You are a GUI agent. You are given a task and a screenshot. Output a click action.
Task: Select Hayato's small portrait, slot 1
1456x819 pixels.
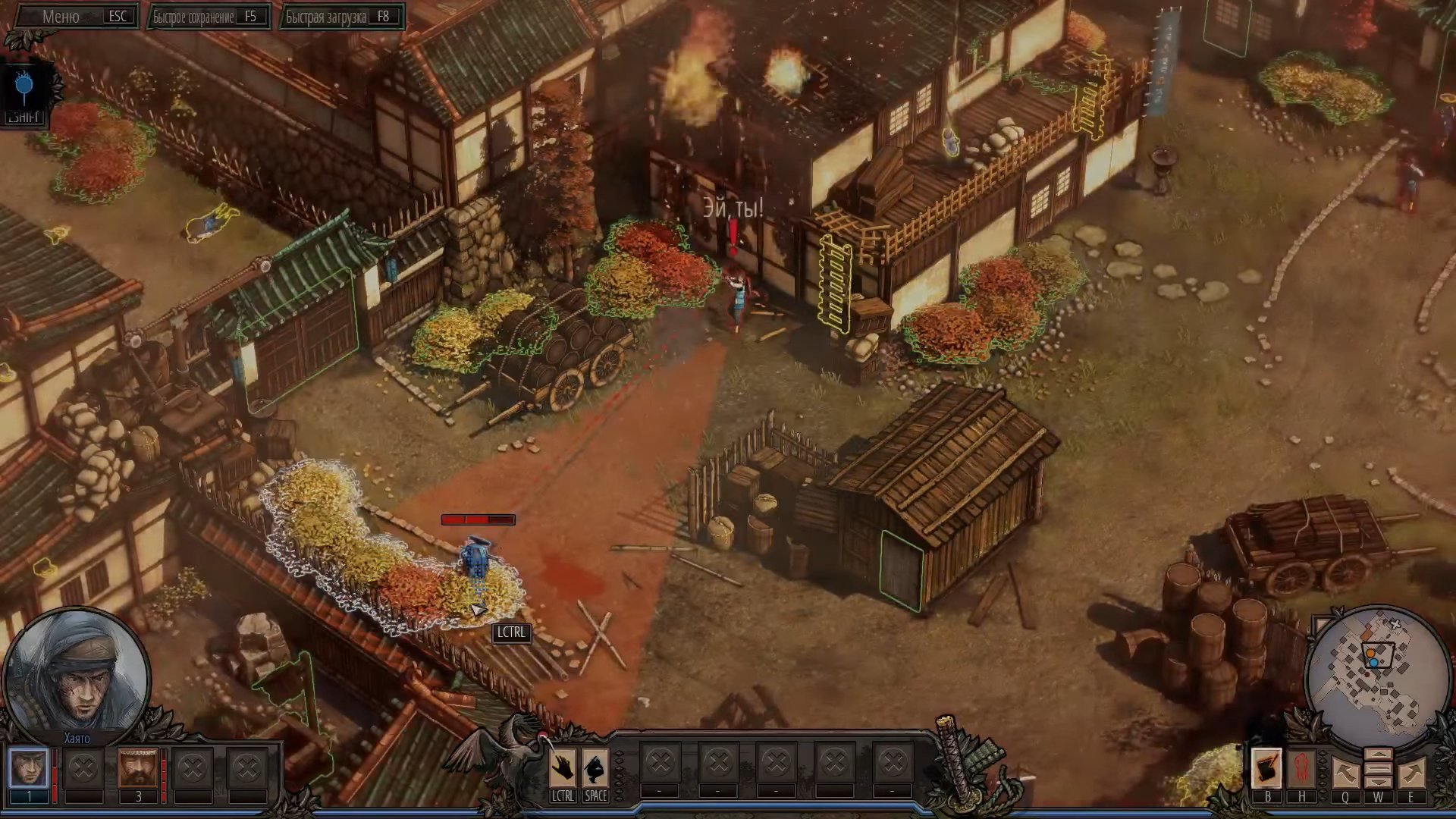pos(29,768)
